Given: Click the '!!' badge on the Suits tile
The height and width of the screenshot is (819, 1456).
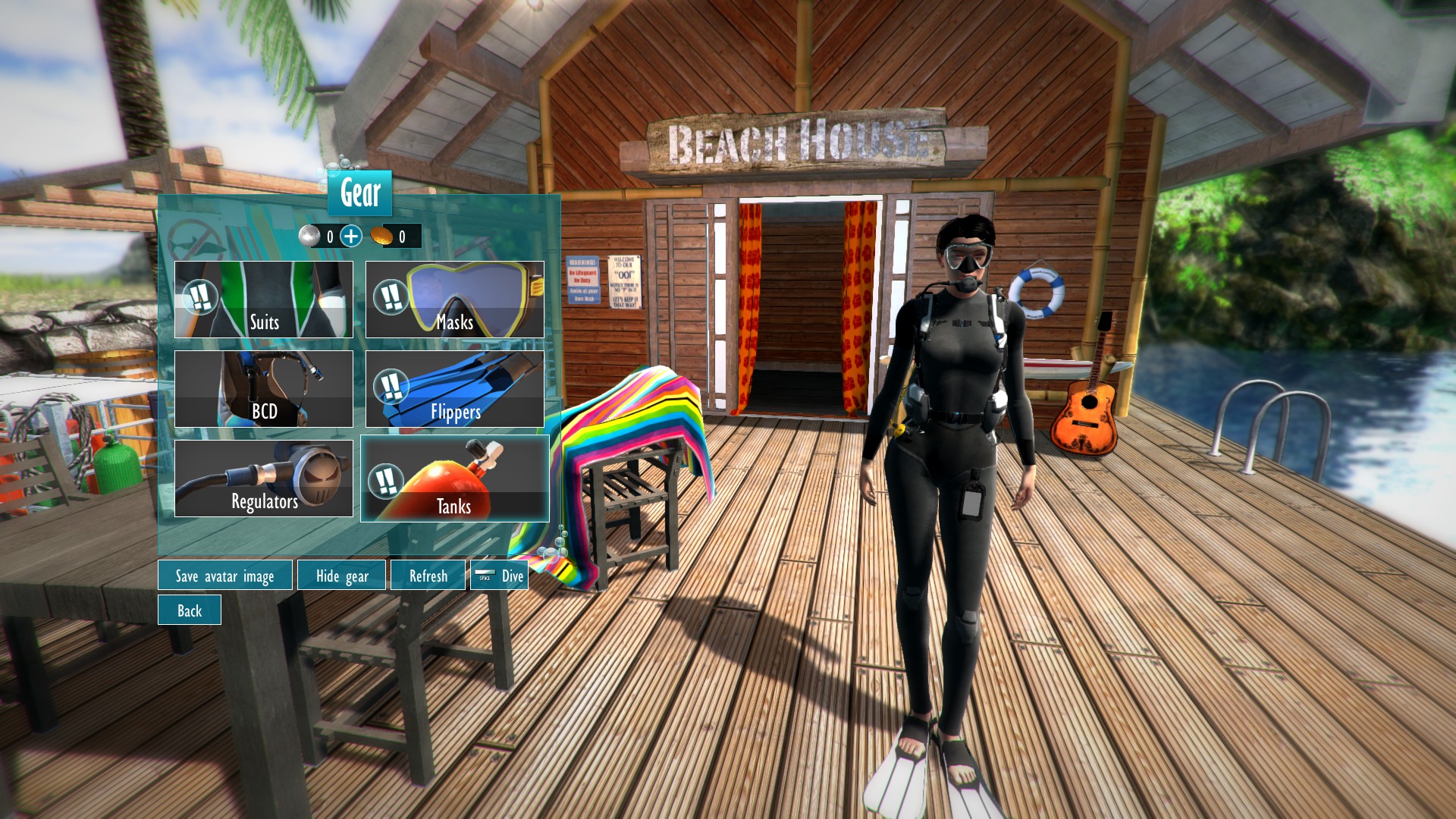Looking at the screenshot, I should pyautogui.click(x=199, y=297).
